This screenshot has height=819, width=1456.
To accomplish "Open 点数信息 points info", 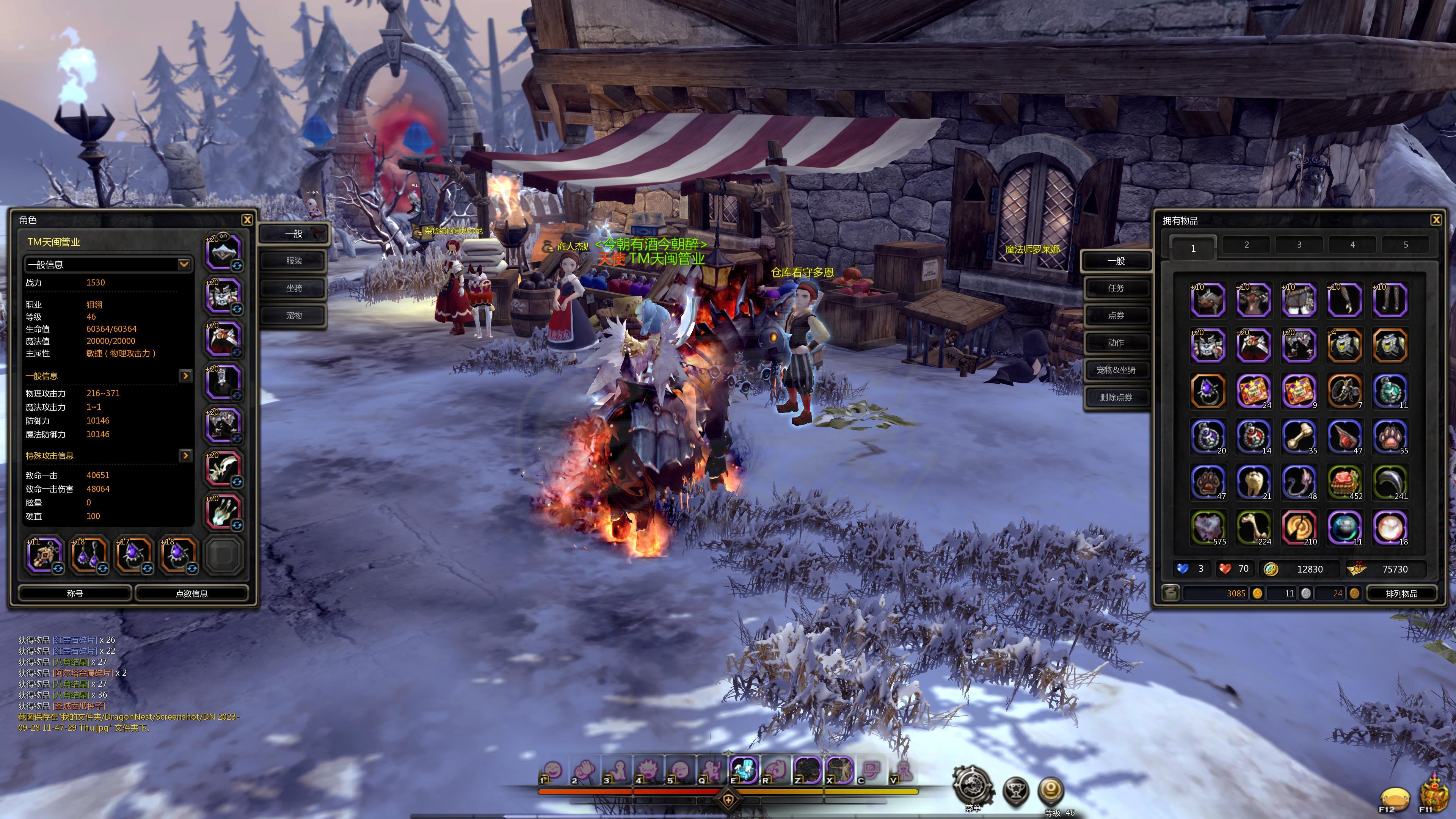I will coord(191,593).
